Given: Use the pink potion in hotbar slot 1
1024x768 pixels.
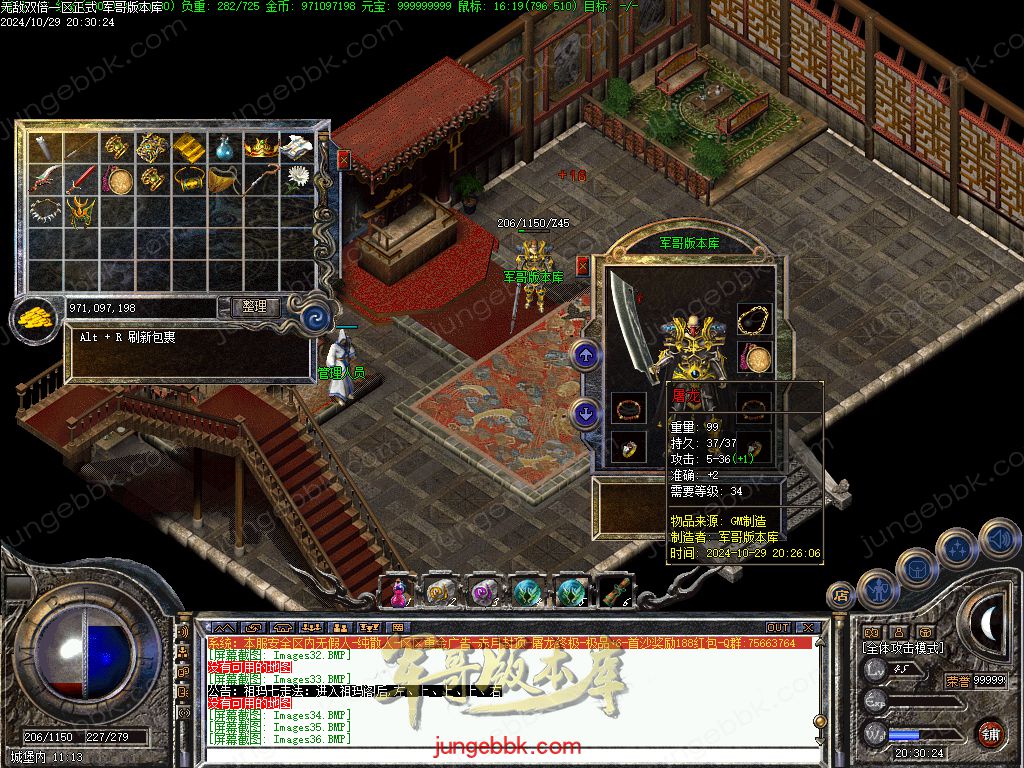Looking at the screenshot, I should [x=397, y=592].
